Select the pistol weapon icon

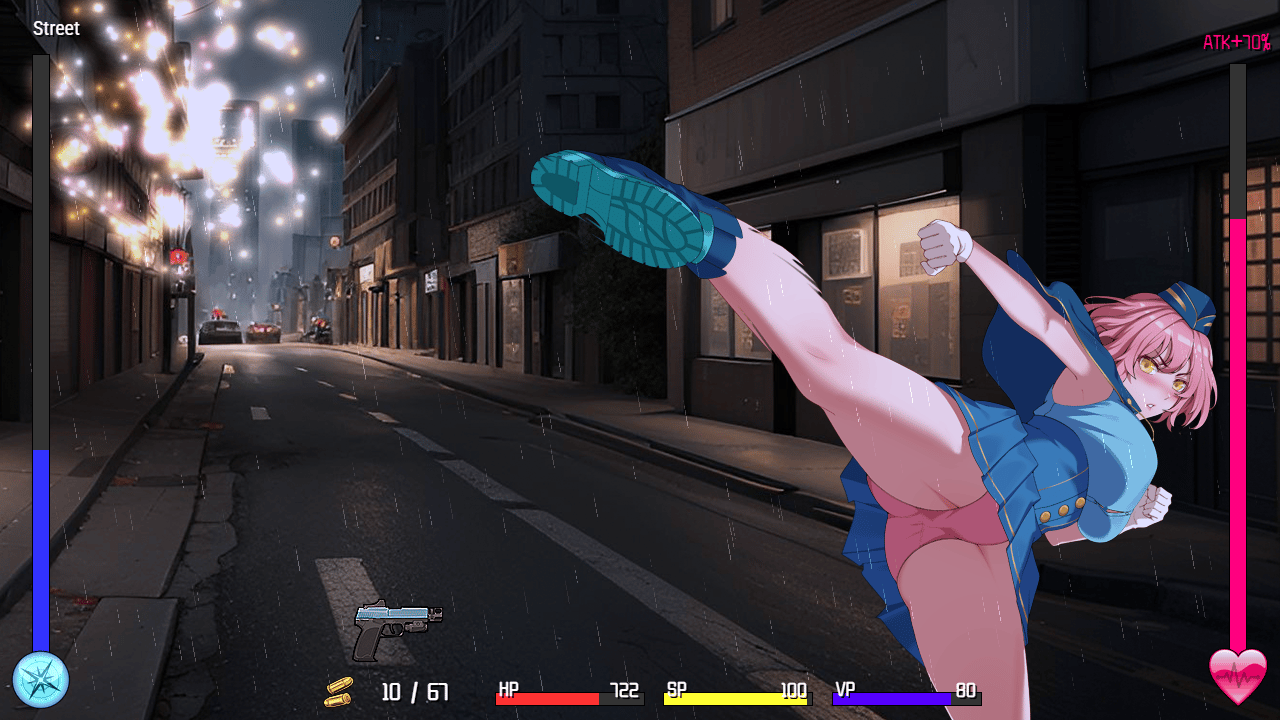[397, 629]
